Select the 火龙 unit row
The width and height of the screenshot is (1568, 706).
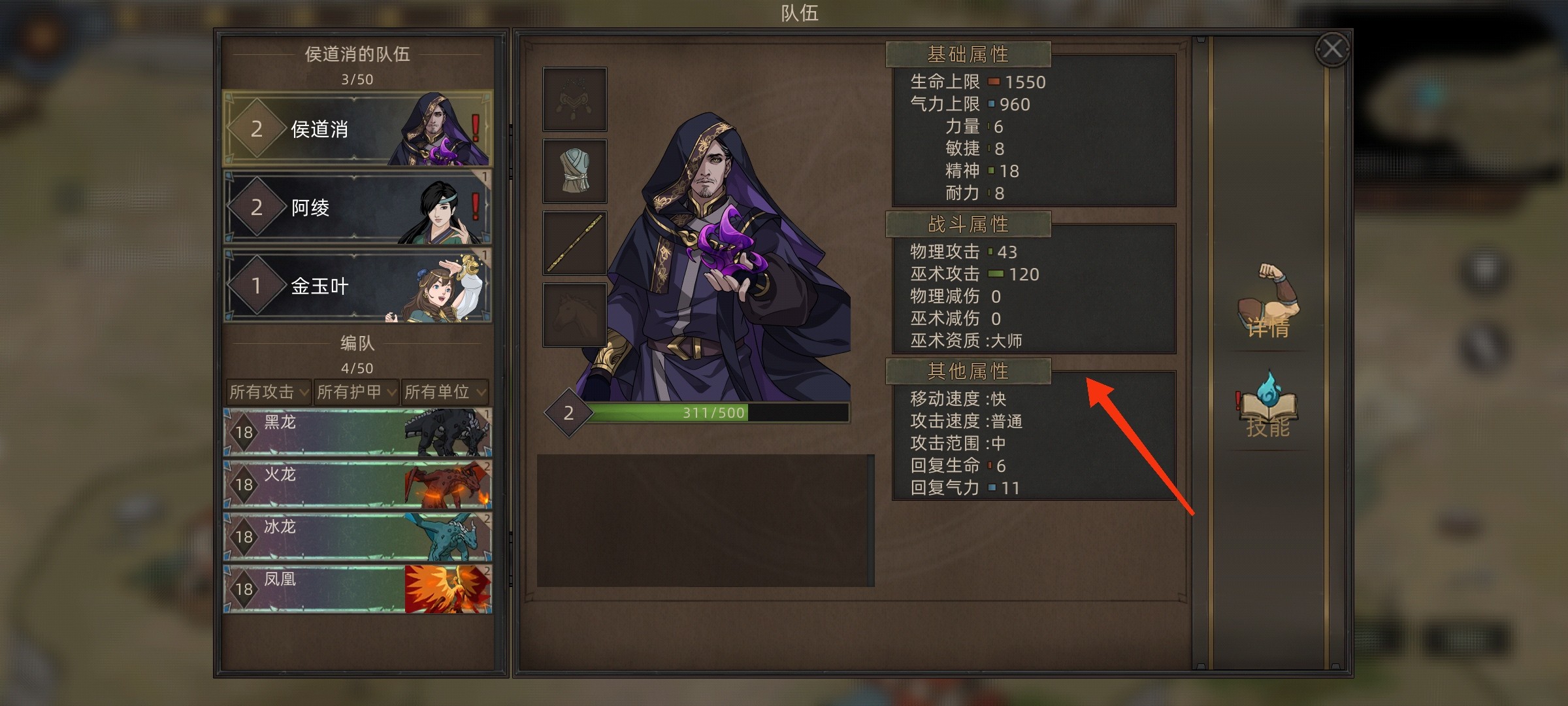[x=357, y=484]
